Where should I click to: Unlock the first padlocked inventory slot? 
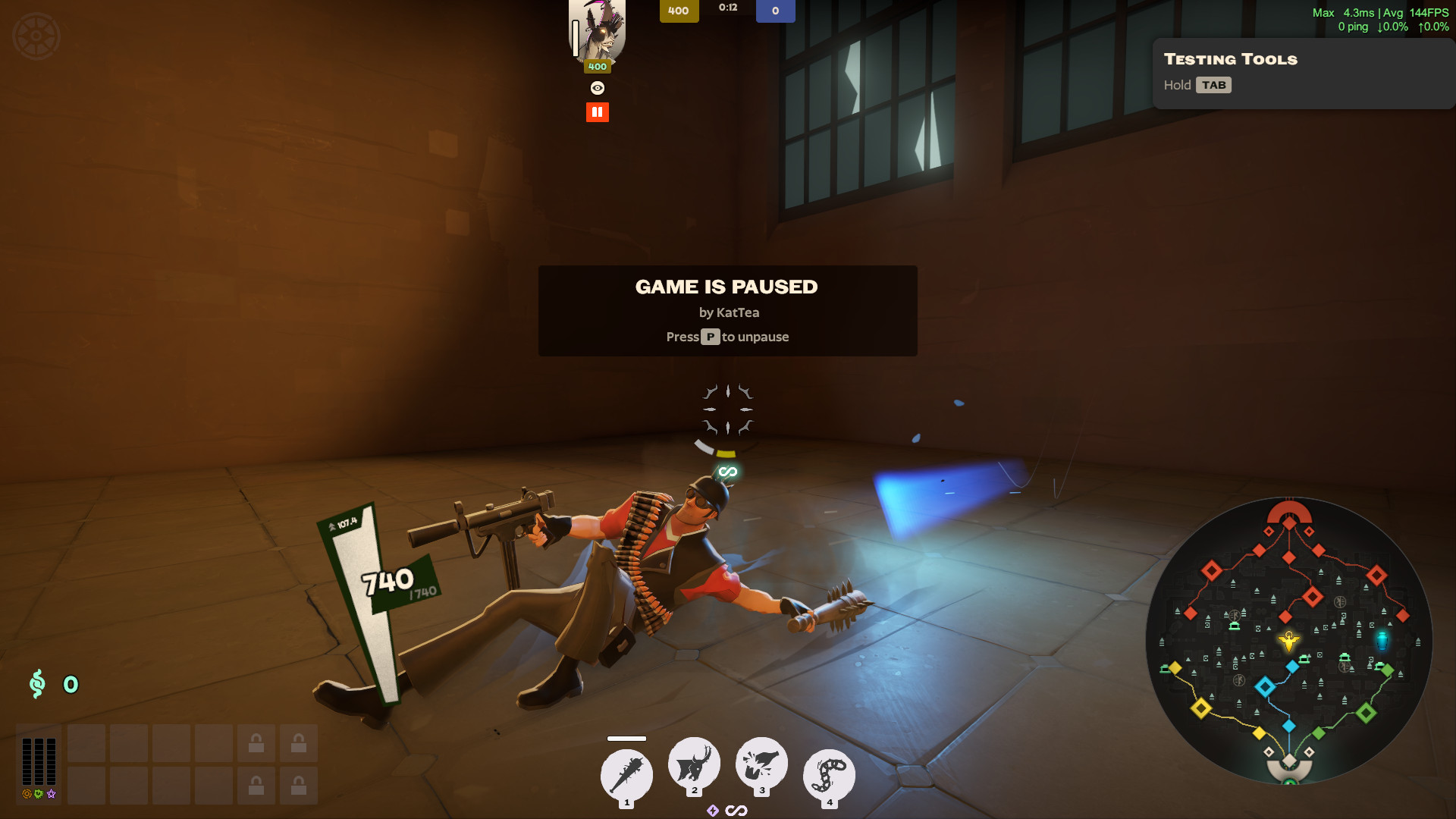tap(257, 744)
